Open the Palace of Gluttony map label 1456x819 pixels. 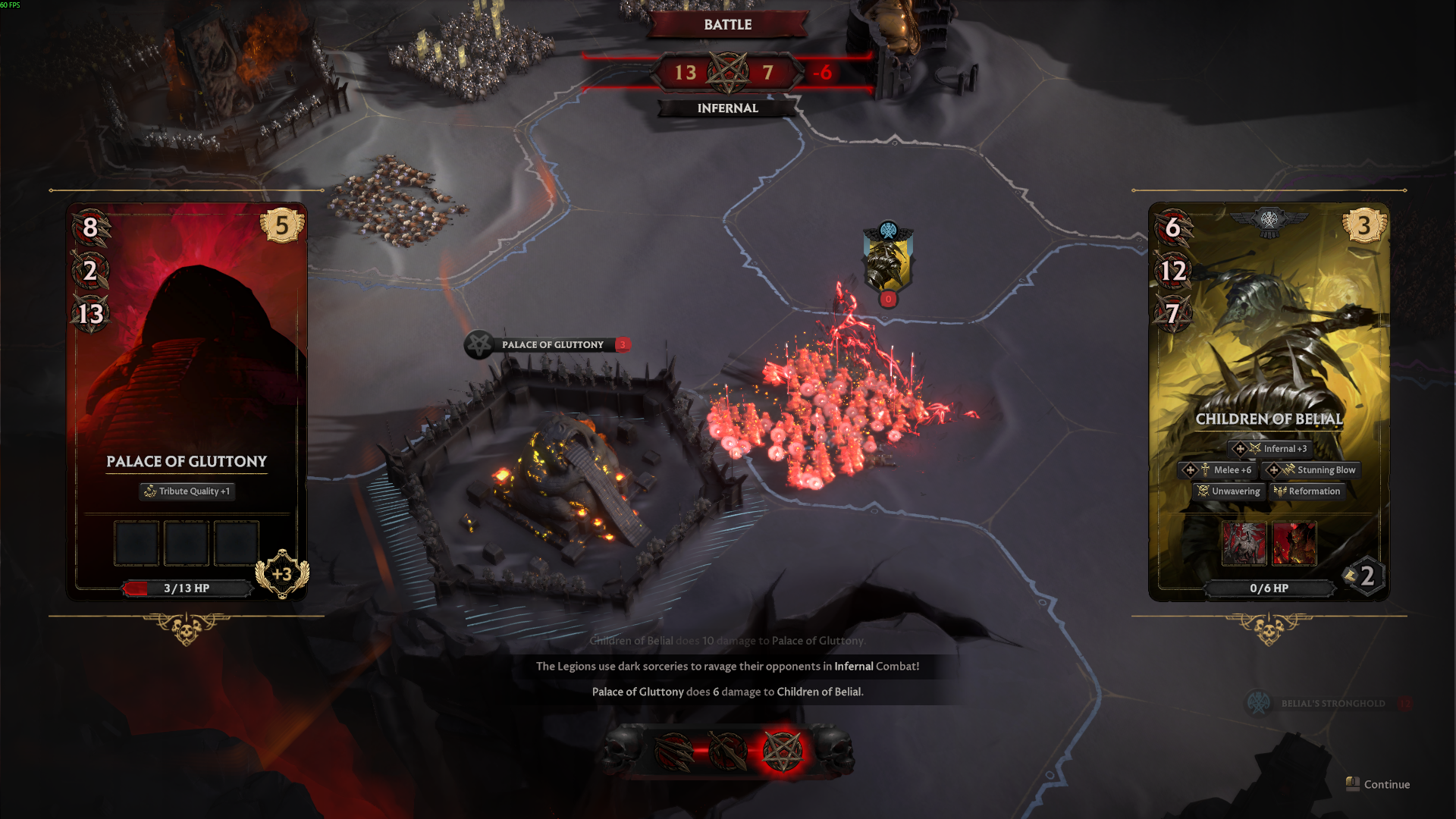point(549,345)
